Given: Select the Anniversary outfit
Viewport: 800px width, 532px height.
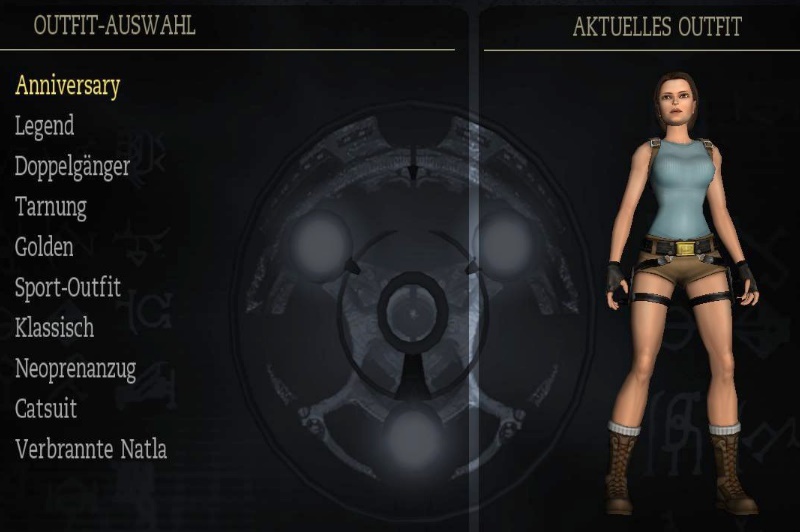Looking at the screenshot, I should tap(67, 86).
